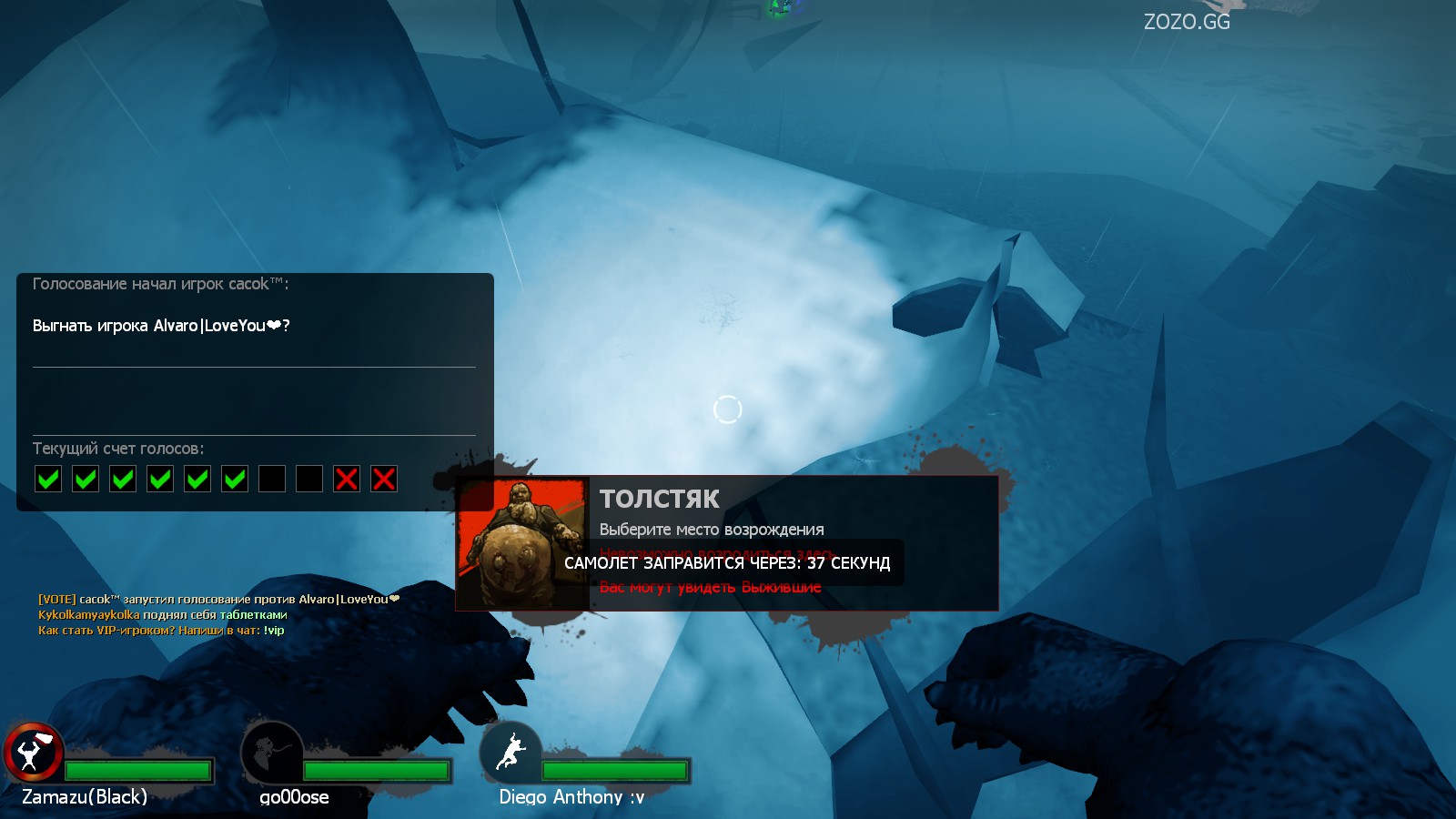Click the VIP chat hint message
Screen dimensions: 1456x819
click(x=161, y=630)
